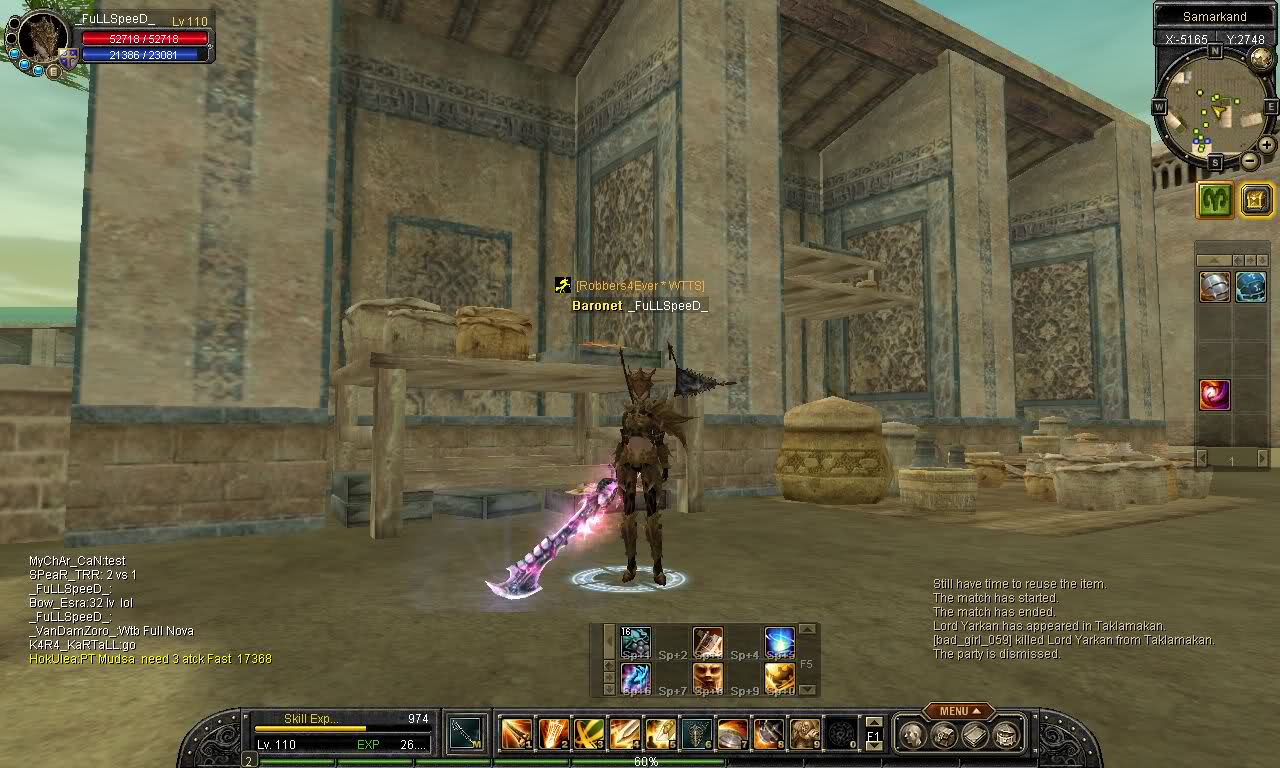The height and width of the screenshot is (768, 1280).
Task: Click the _FuLLSpeeD_ character portrait
Action: pos(43,40)
